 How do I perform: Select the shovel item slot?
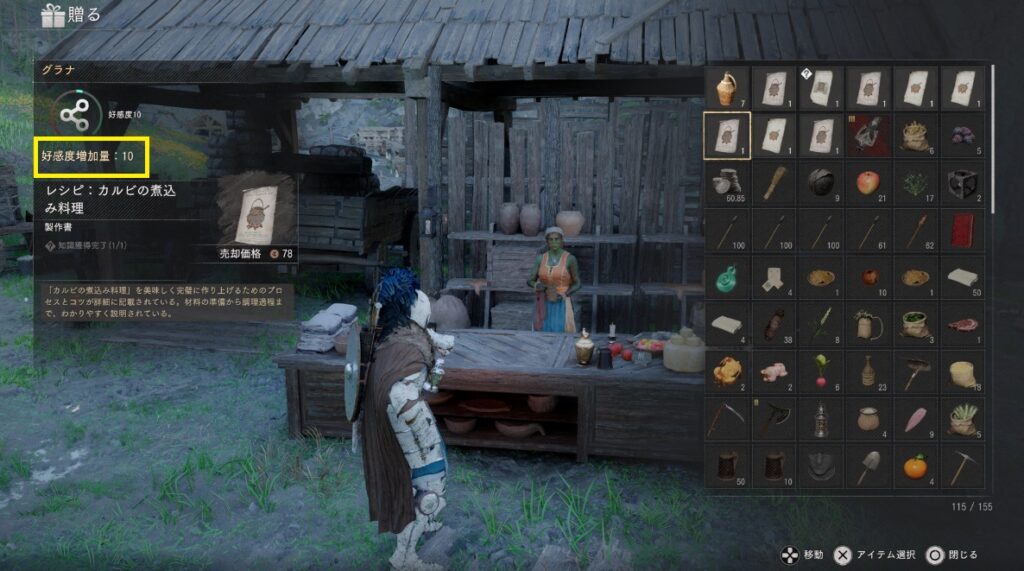(x=868, y=464)
